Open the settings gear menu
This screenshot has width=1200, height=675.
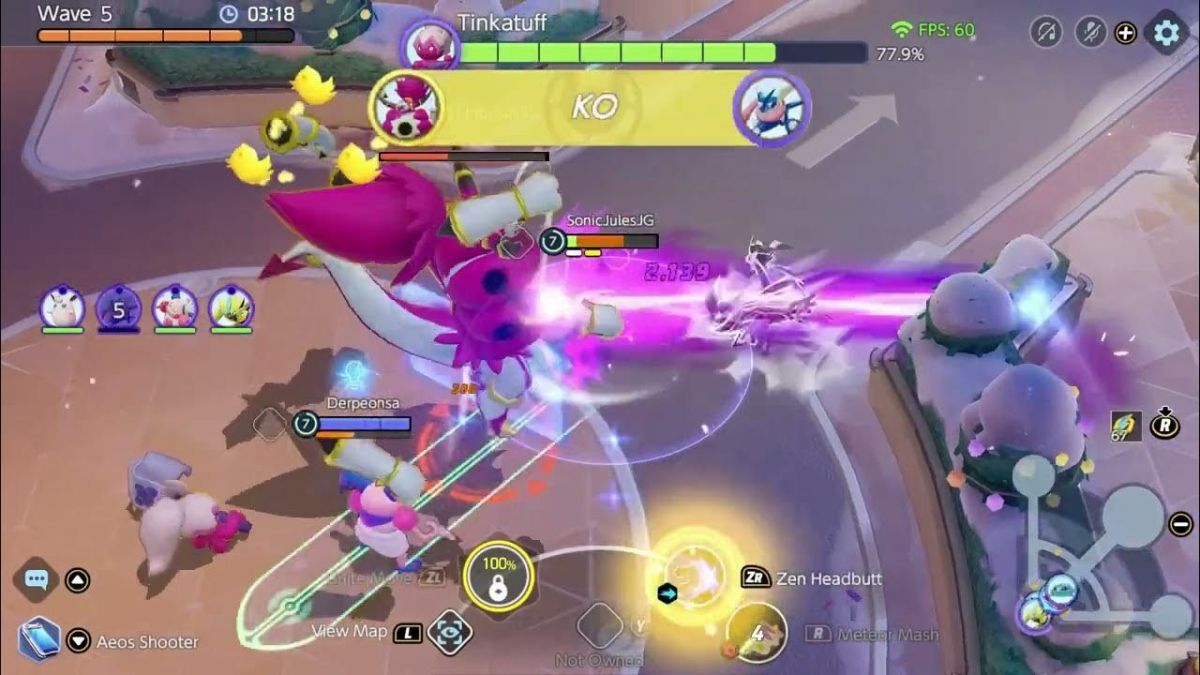click(1166, 32)
